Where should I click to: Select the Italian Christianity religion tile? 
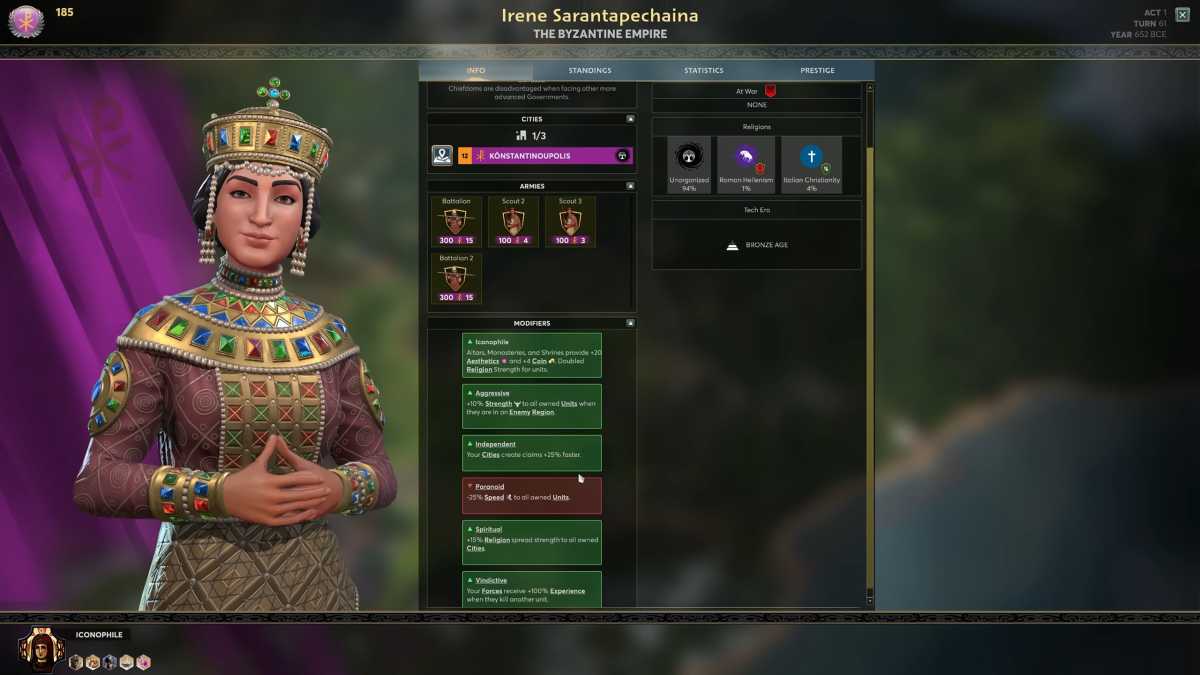[812, 164]
